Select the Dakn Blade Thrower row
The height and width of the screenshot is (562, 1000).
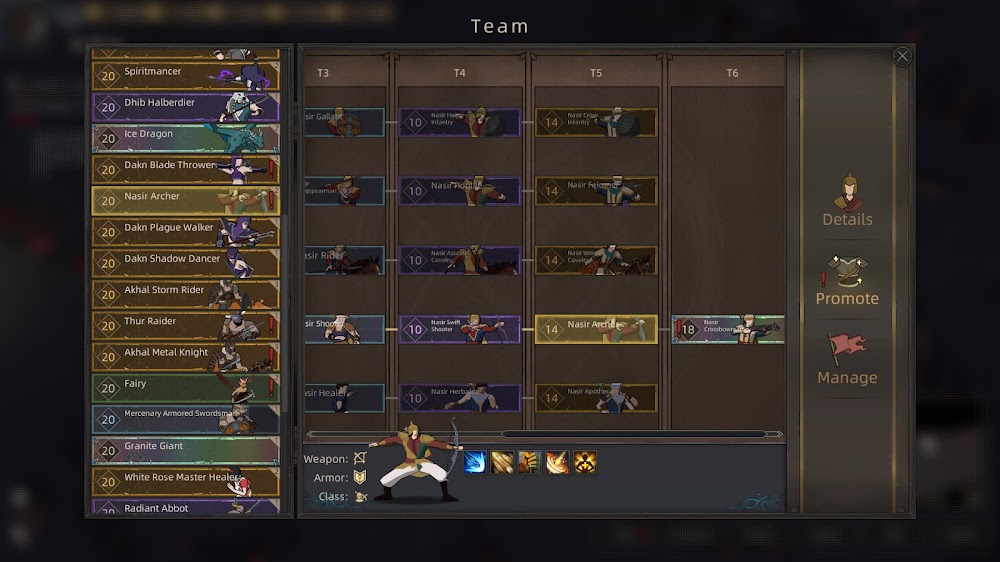[x=186, y=169]
